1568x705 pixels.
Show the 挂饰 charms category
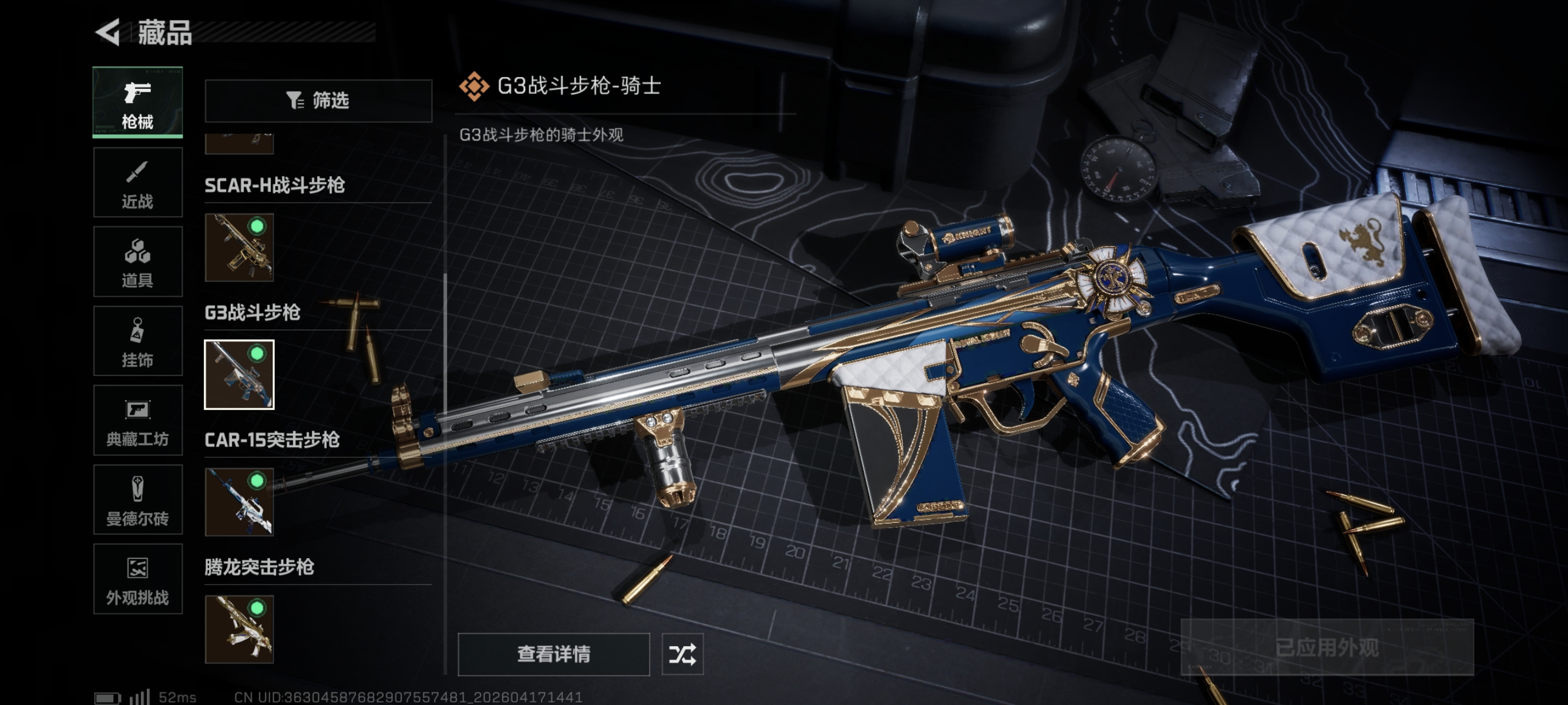(x=137, y=341)
